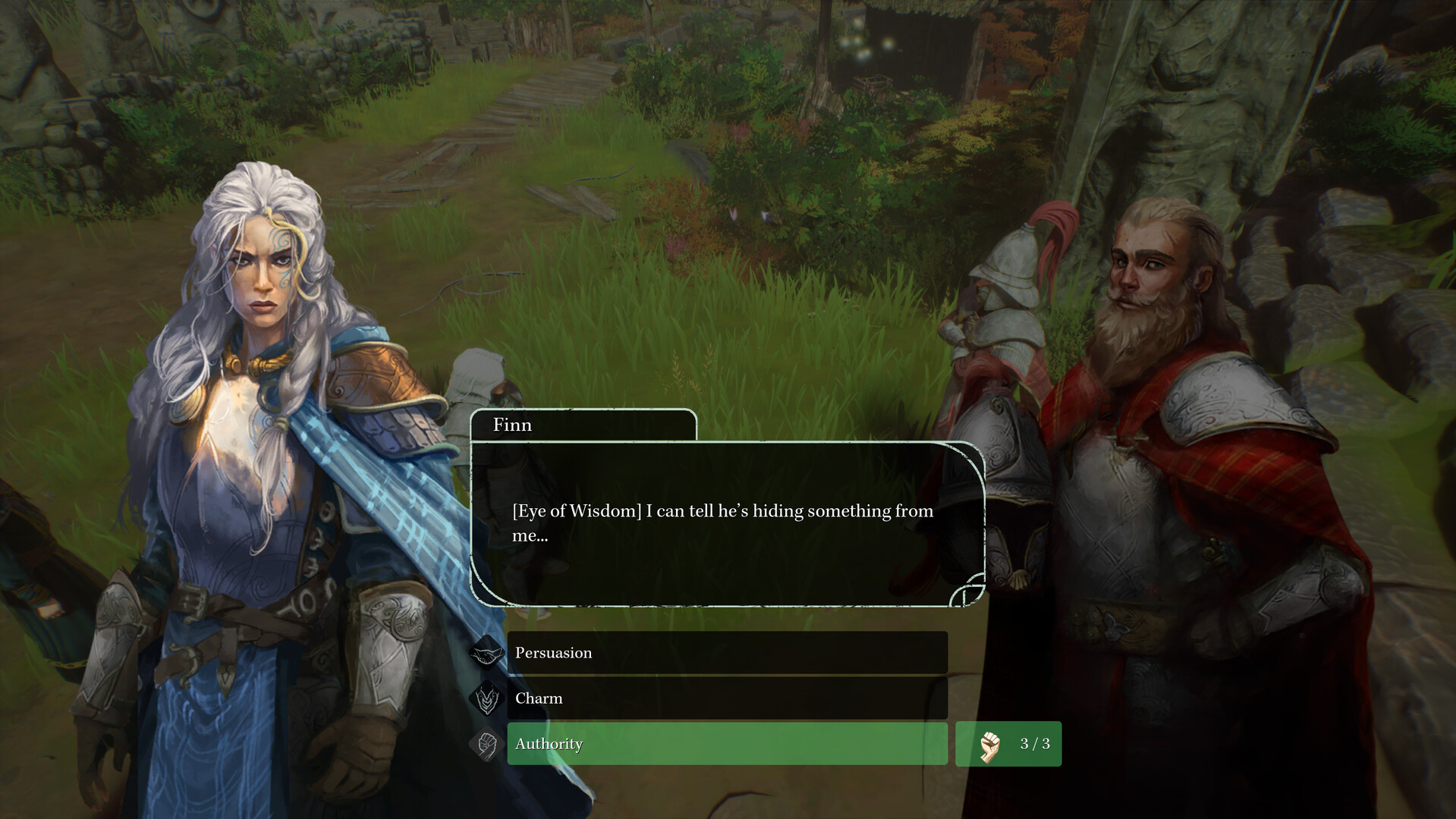Click the dark Charm option row
The width and height of the screenshot is (1456, 819).
pyautogui.click(x=727, y=698)
